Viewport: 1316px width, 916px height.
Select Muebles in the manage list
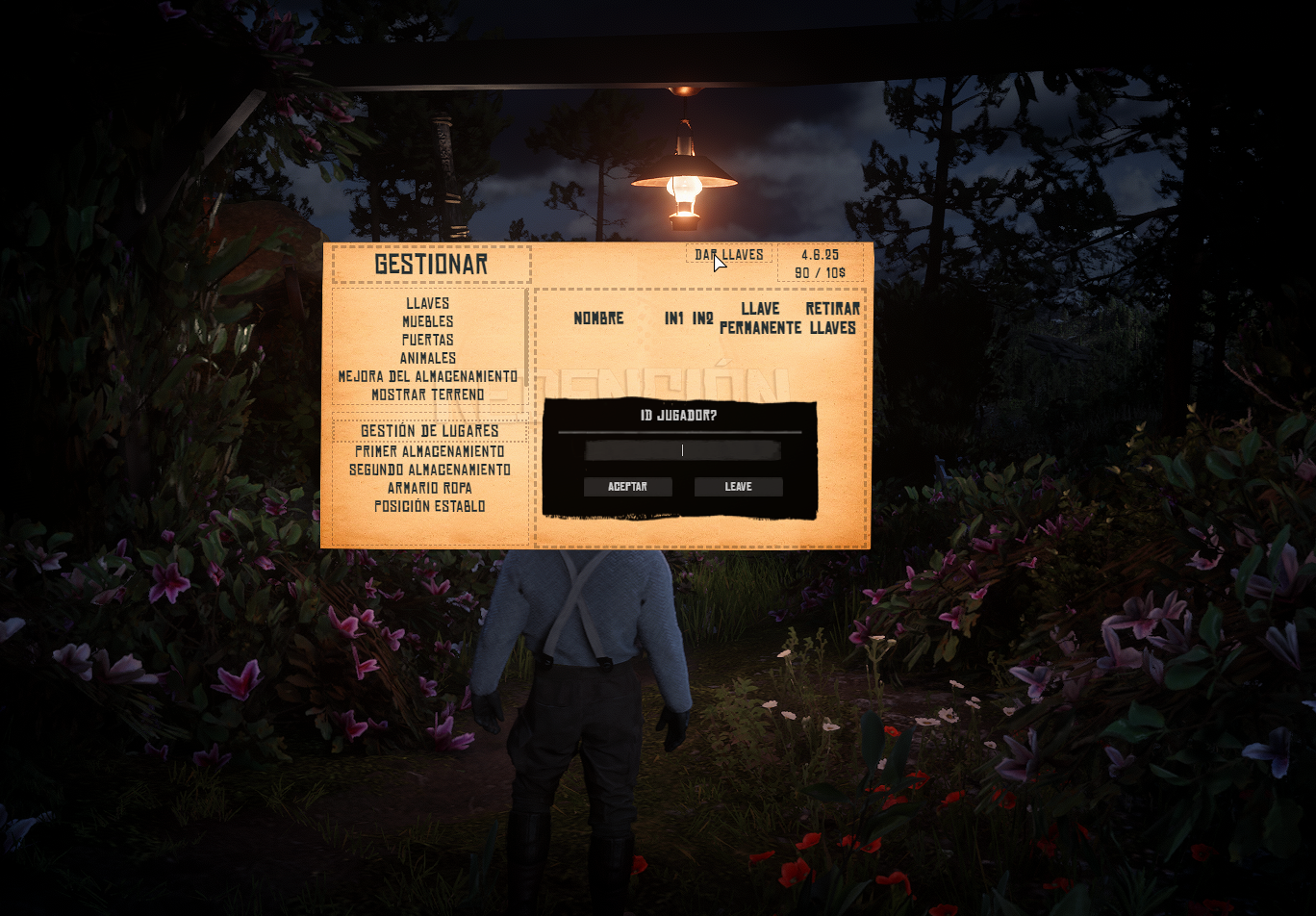point(427,321)
